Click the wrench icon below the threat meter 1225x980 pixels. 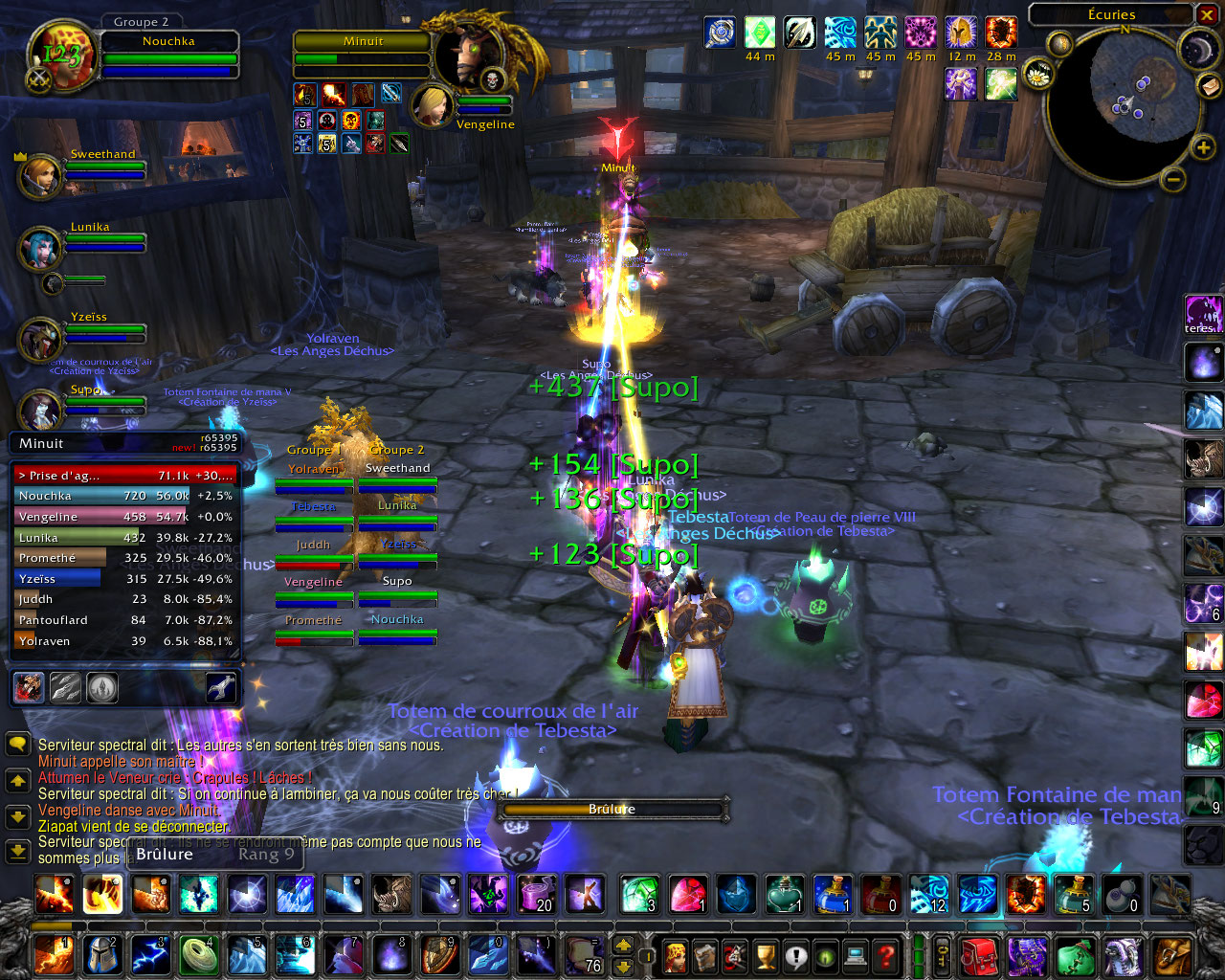click(221, 687)
